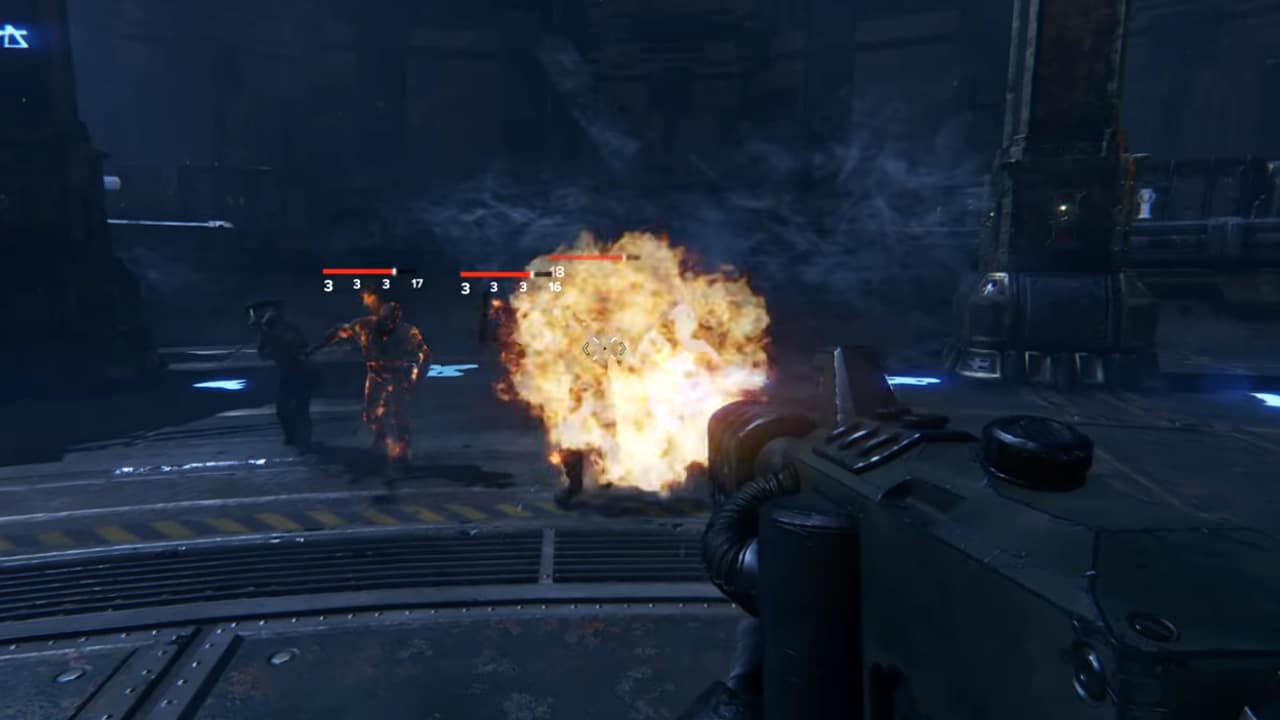Click the number 18 label
1280x720 pixels.
click(x=558, y=271)
